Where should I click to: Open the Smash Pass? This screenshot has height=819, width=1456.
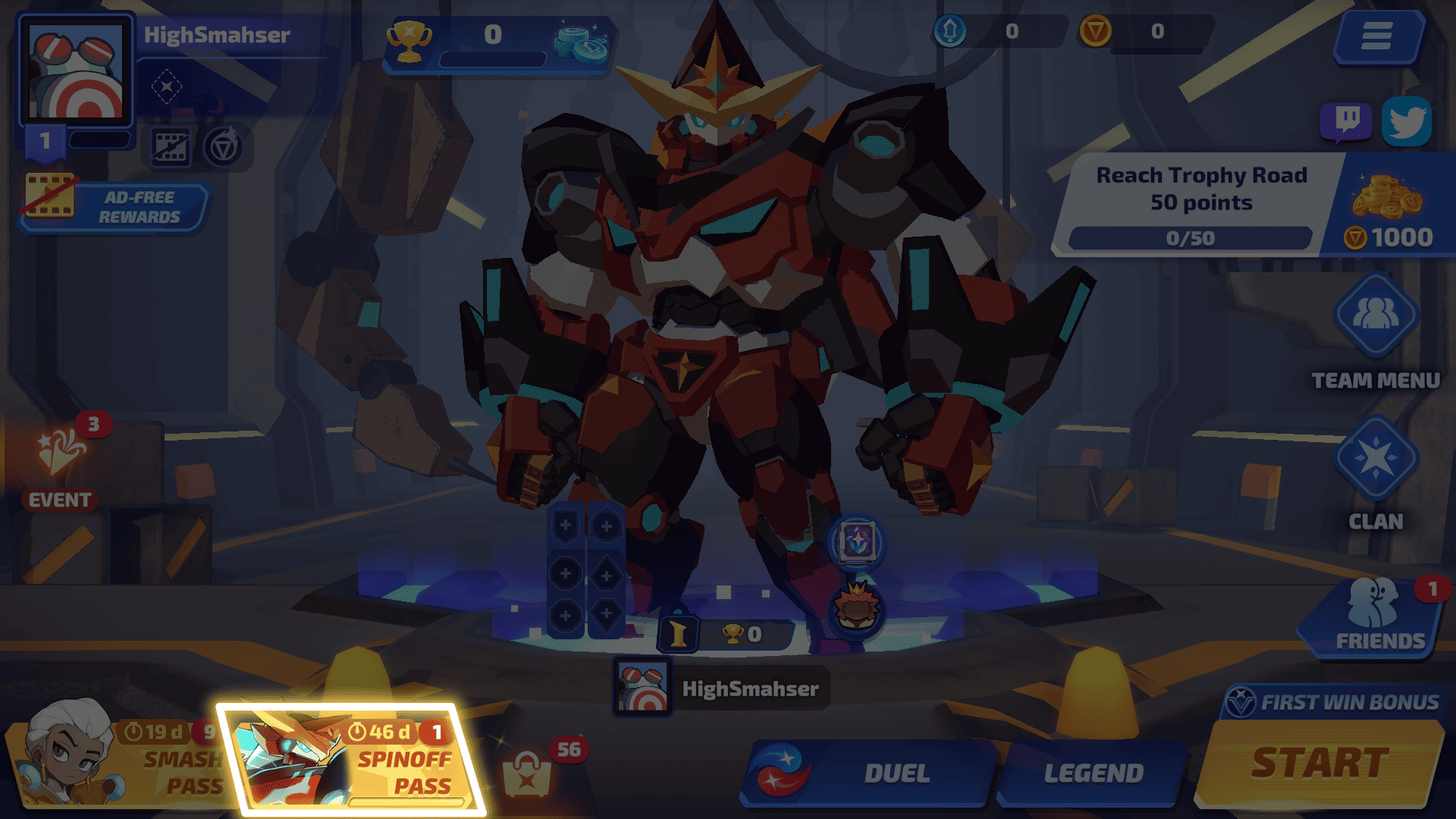(114, 762)
